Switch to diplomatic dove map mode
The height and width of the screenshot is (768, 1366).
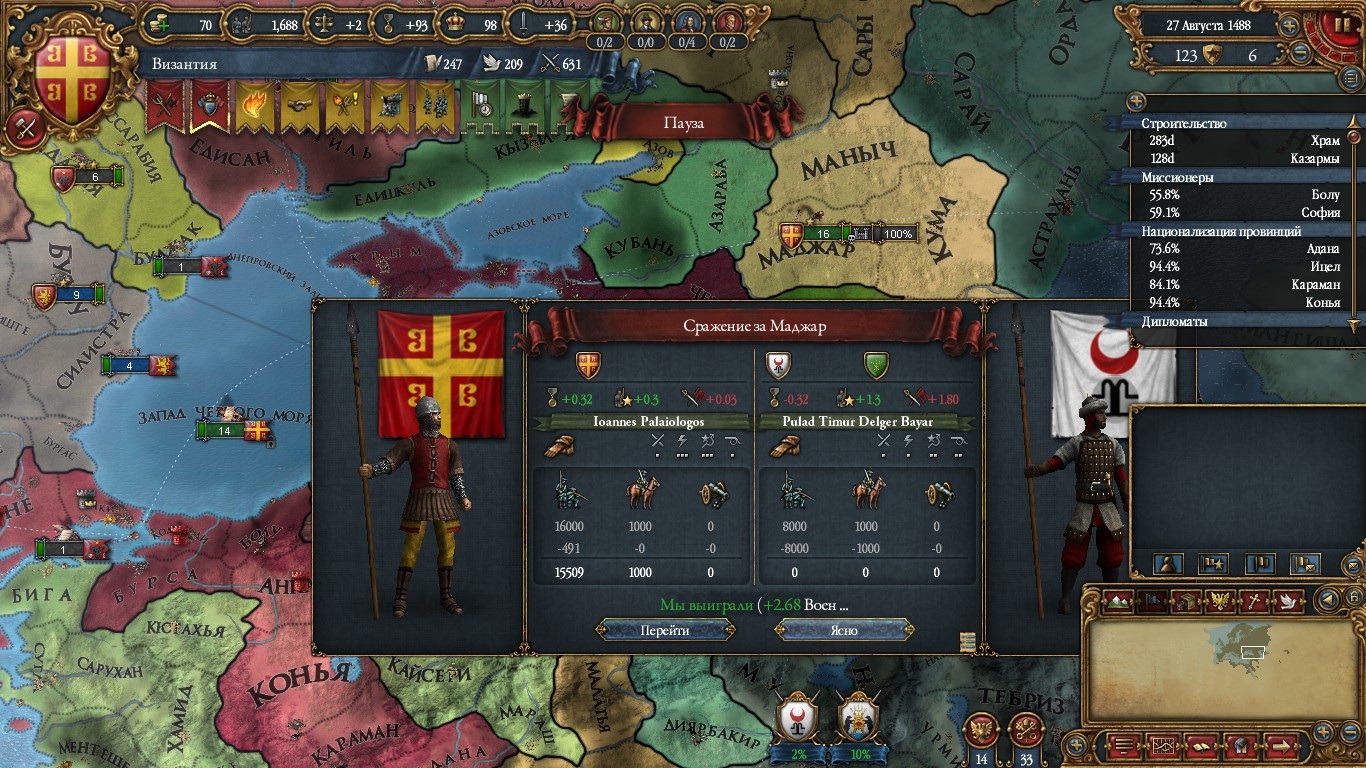pos(1288,602)
